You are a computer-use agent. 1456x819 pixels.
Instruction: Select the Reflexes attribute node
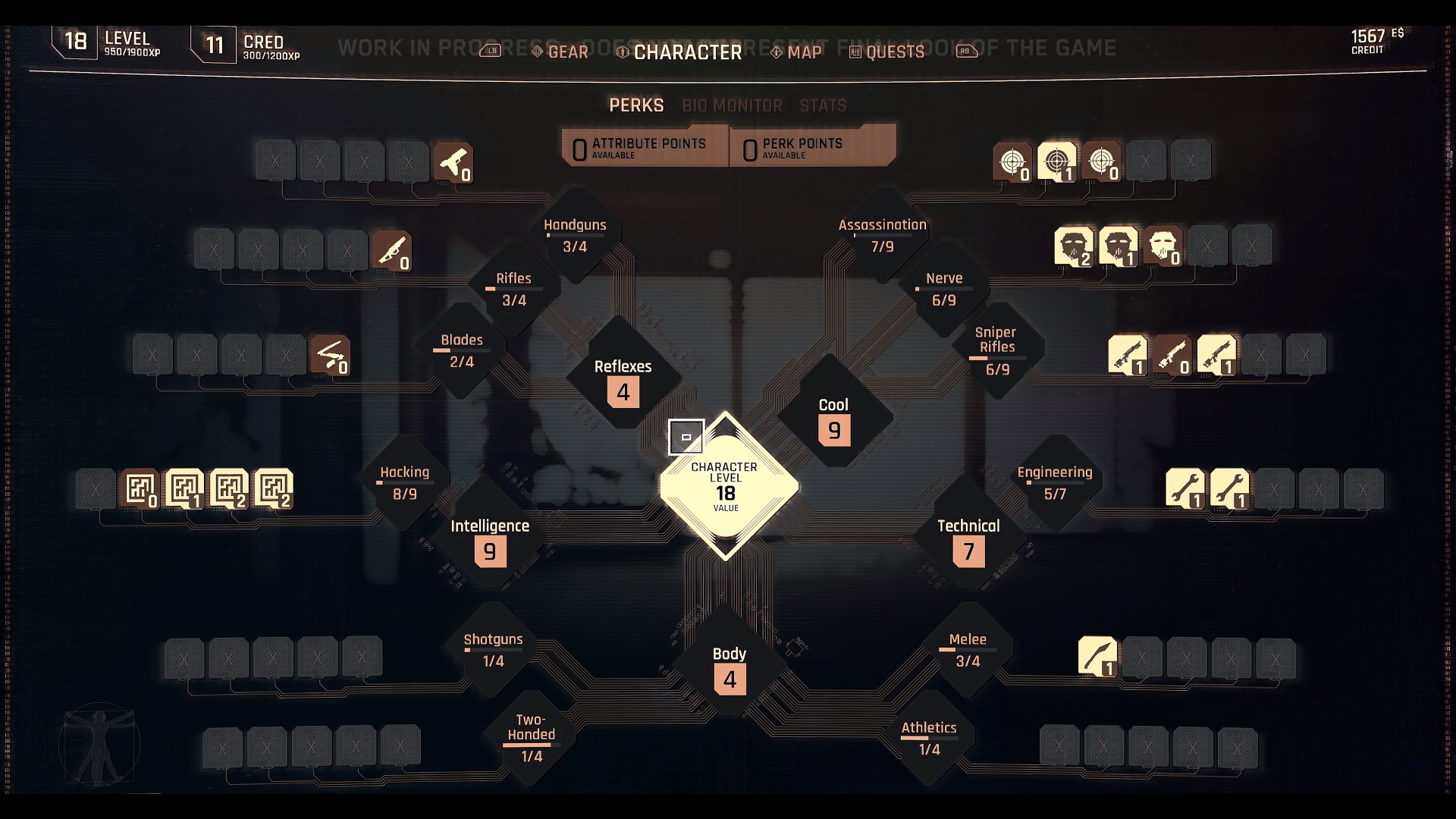click(x=623, y=379)
